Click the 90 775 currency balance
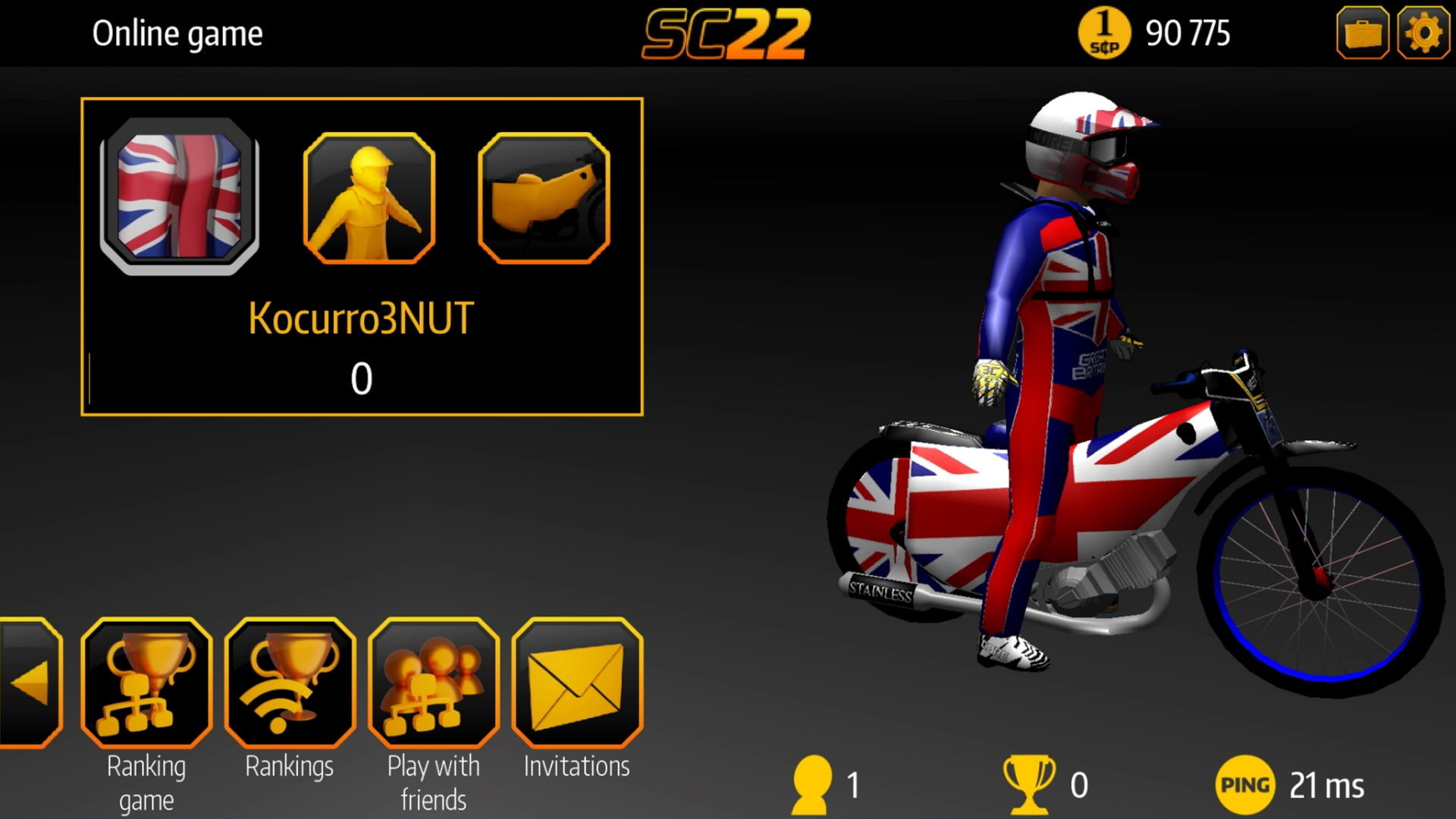The width and height of the screenshot is (1456, 819). [x=1188, y=32]
